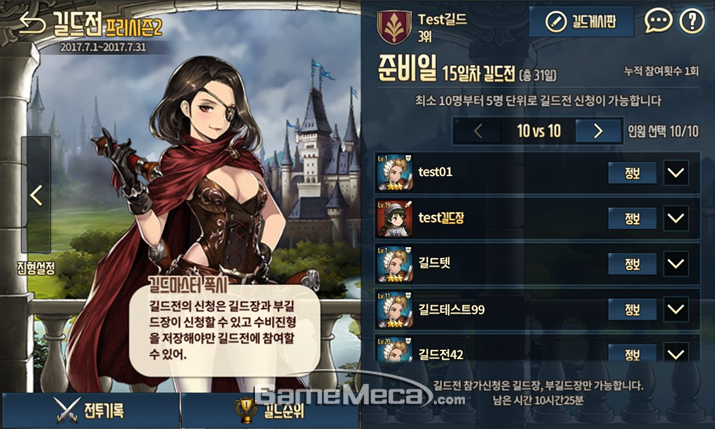Viewport: 715px width, 429px height.
Task: Open the question mark help button
Action: pyautogui.click(x=691, y=21)
